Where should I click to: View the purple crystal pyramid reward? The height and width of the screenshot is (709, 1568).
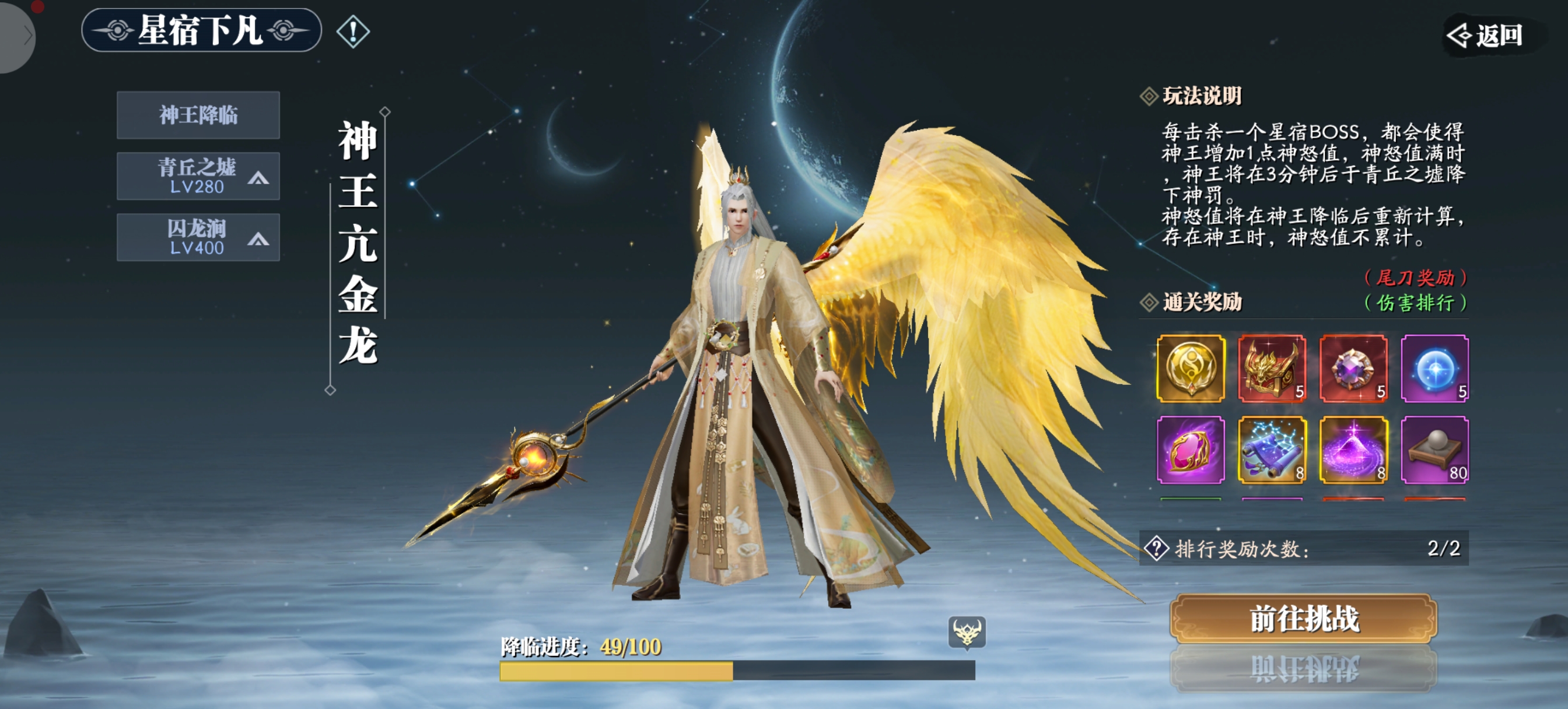1353,450
